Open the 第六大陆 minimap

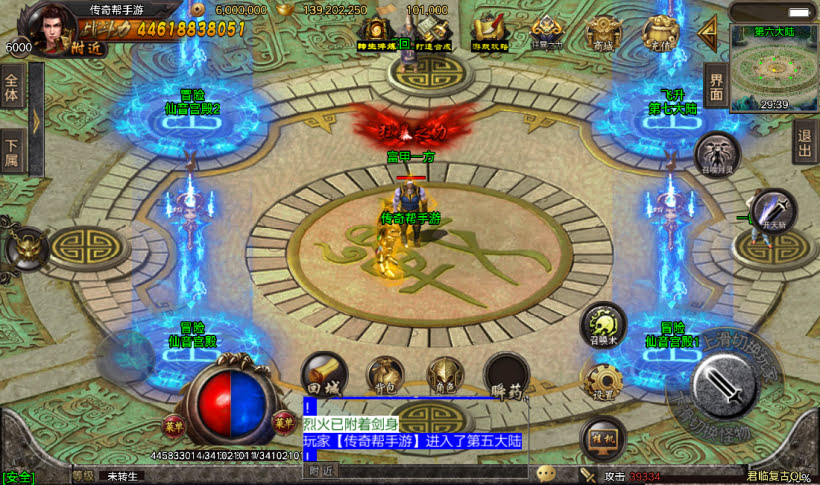(x=771, y=66)
